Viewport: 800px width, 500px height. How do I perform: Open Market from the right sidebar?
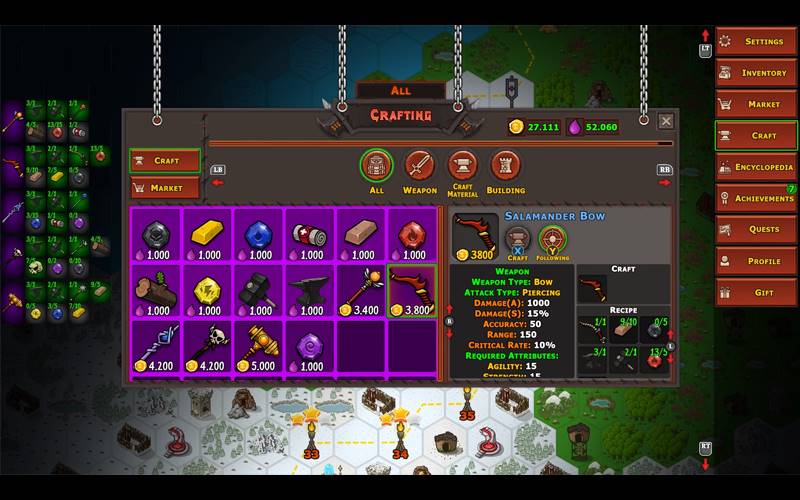tap(755, 104)
